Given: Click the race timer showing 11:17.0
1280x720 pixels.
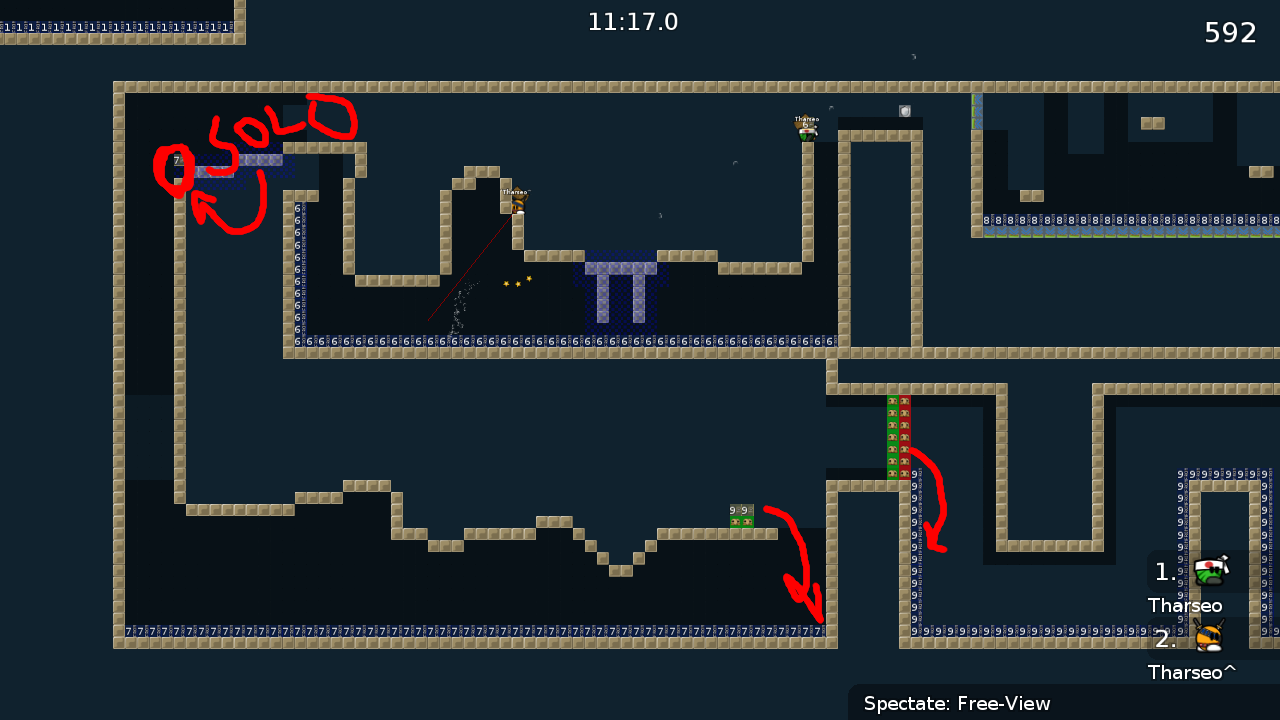Looking at the screenshot, I should [x=633, y=21].
